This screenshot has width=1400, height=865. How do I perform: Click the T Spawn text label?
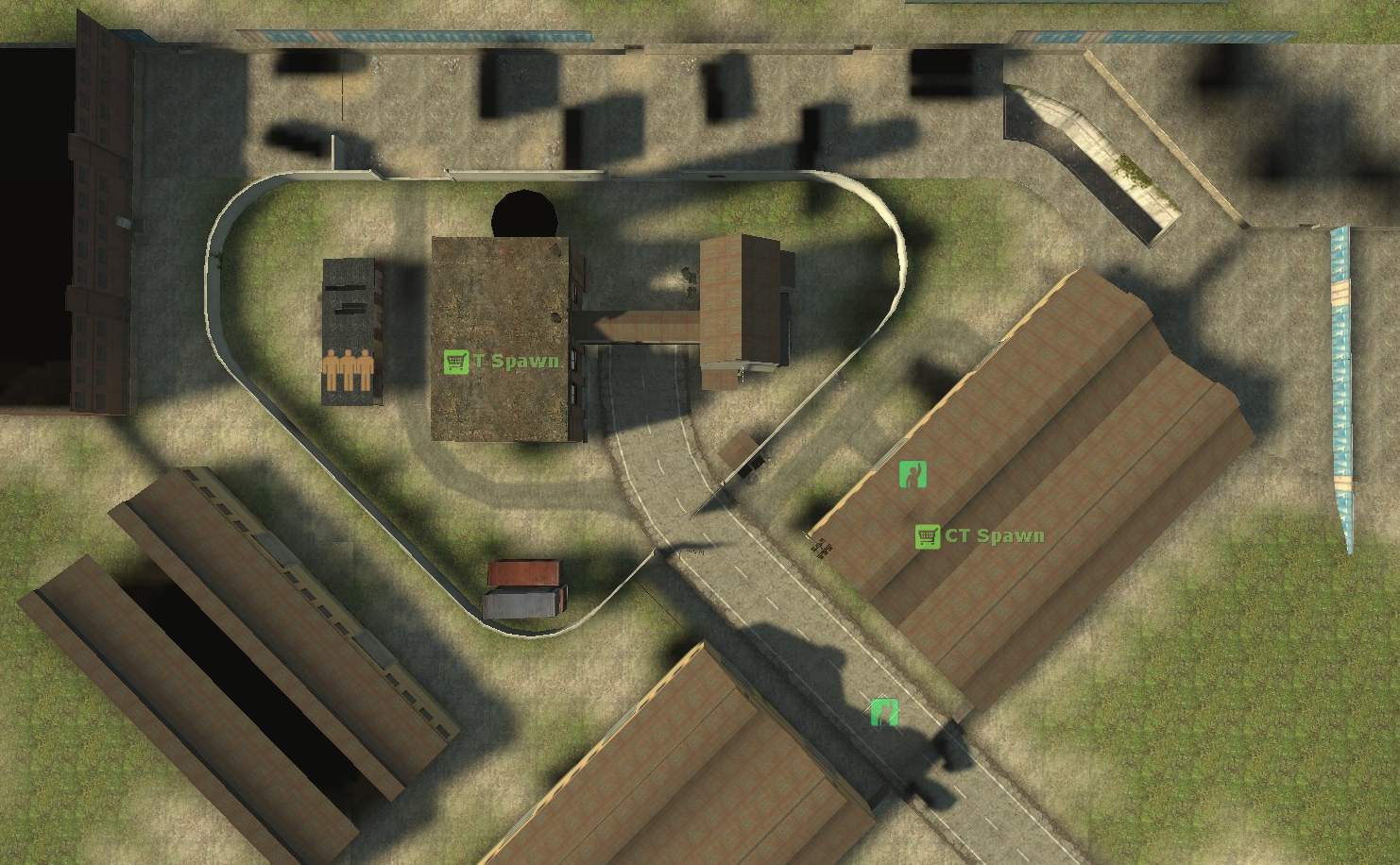(516, 361)
